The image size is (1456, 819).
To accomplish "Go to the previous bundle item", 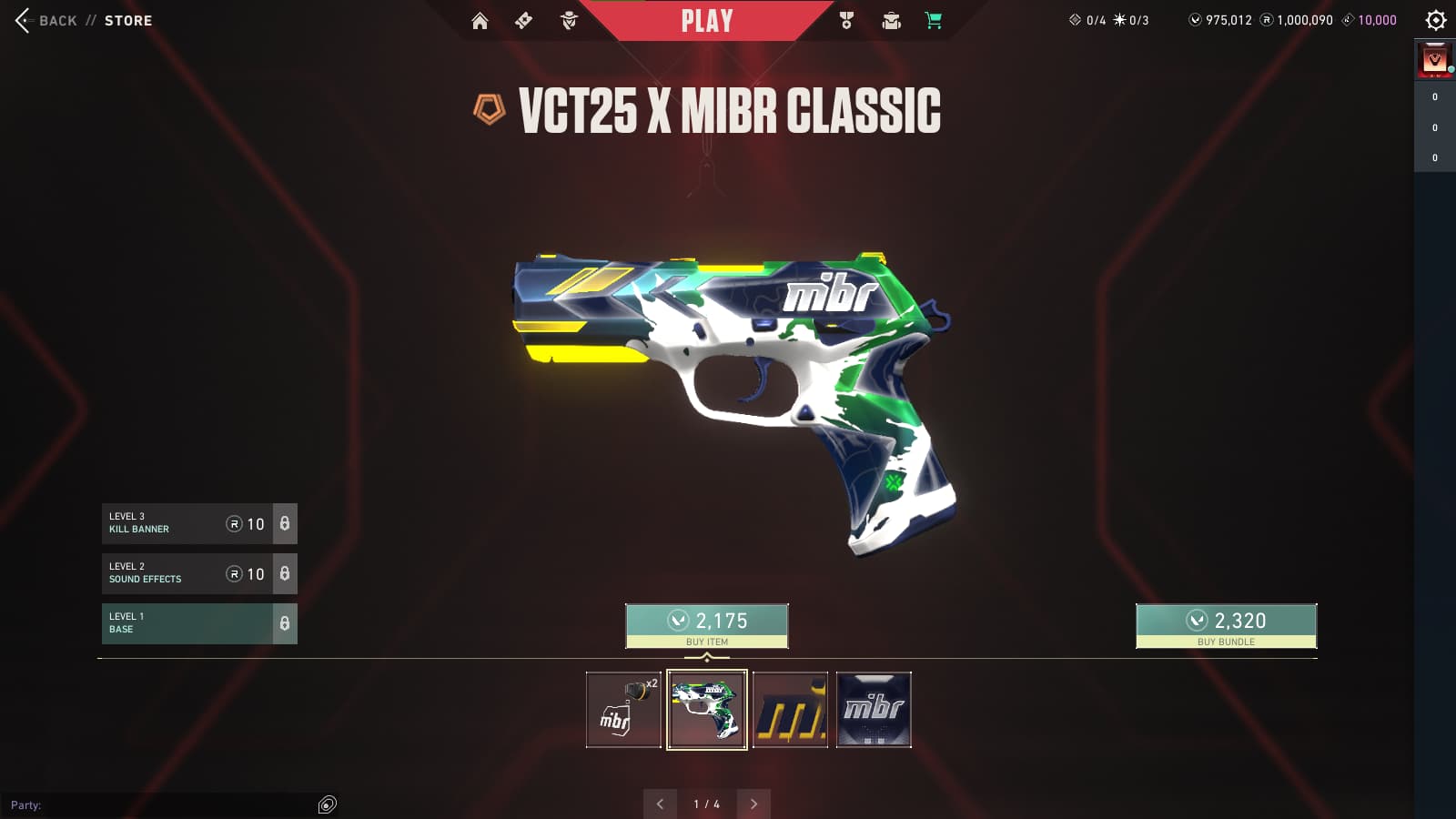I will pyautogui.click(x=660, y=804).
